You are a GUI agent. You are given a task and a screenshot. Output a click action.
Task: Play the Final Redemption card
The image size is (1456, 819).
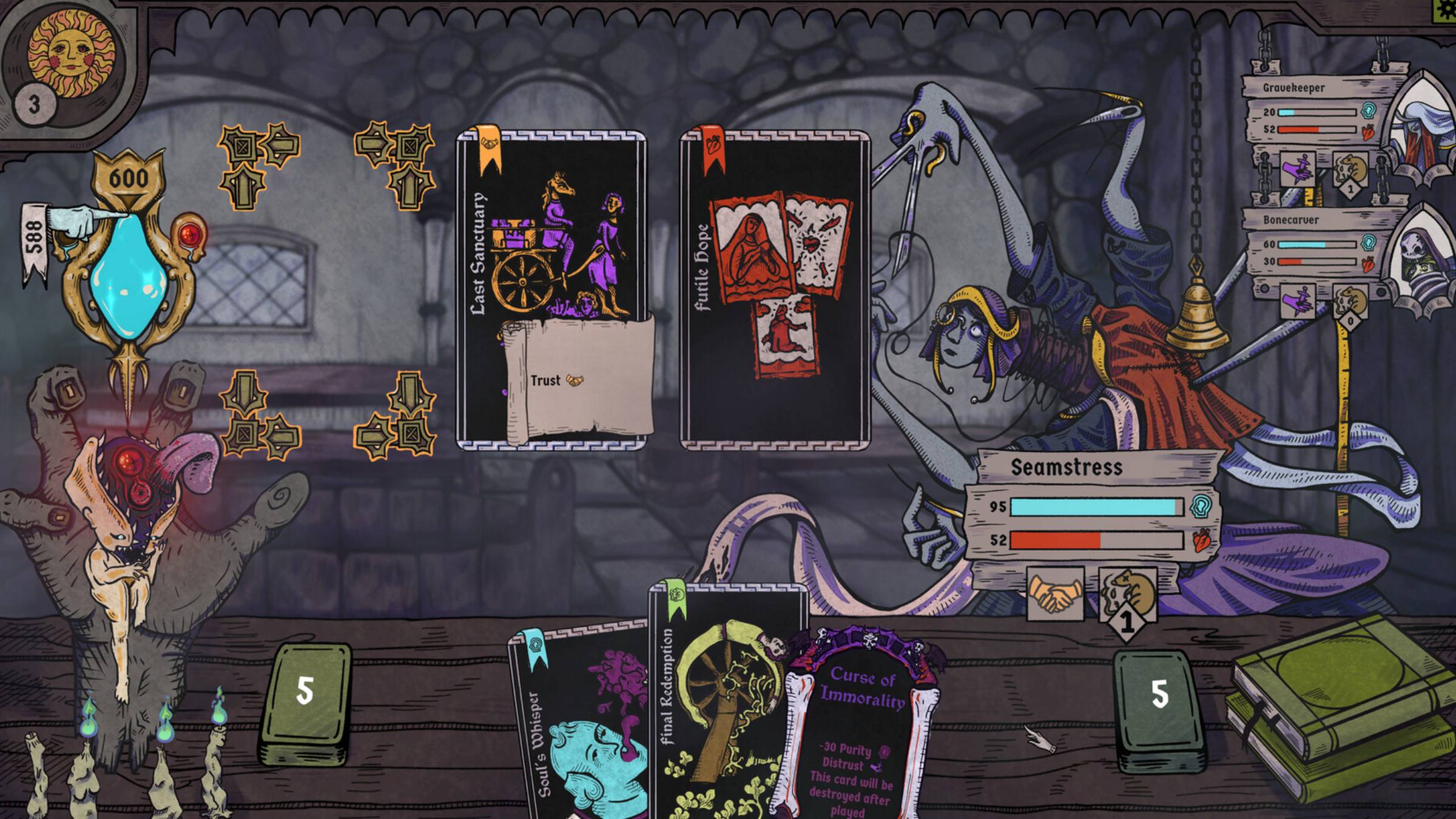click(x=722, y=698)
